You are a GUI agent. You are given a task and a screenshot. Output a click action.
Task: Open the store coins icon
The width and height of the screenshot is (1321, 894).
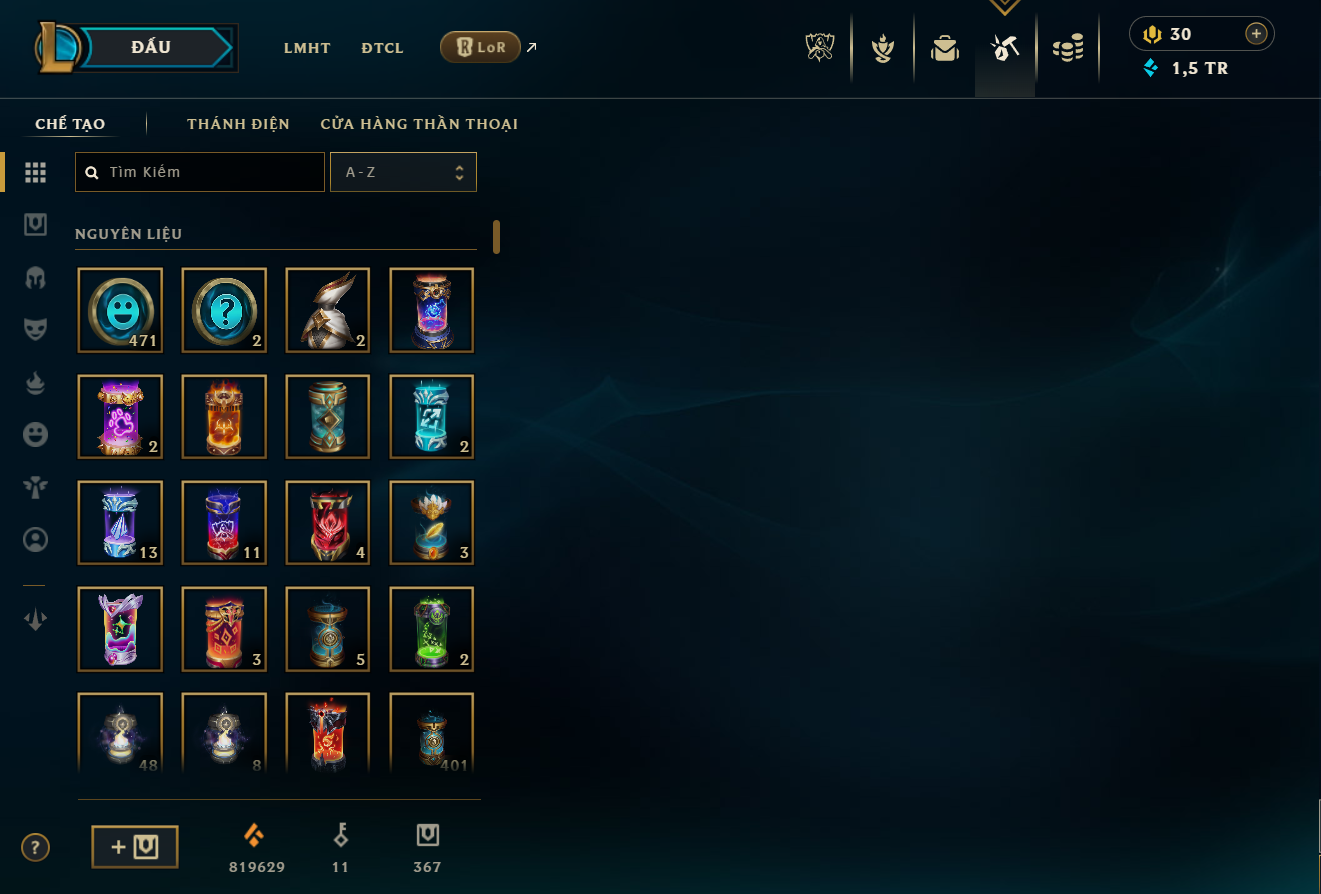tap(1068, 48)
